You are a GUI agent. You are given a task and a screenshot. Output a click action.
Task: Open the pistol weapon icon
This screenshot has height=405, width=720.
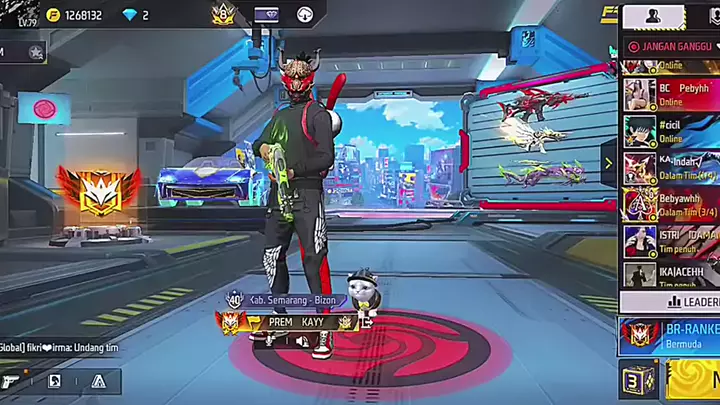click(11, 381)
